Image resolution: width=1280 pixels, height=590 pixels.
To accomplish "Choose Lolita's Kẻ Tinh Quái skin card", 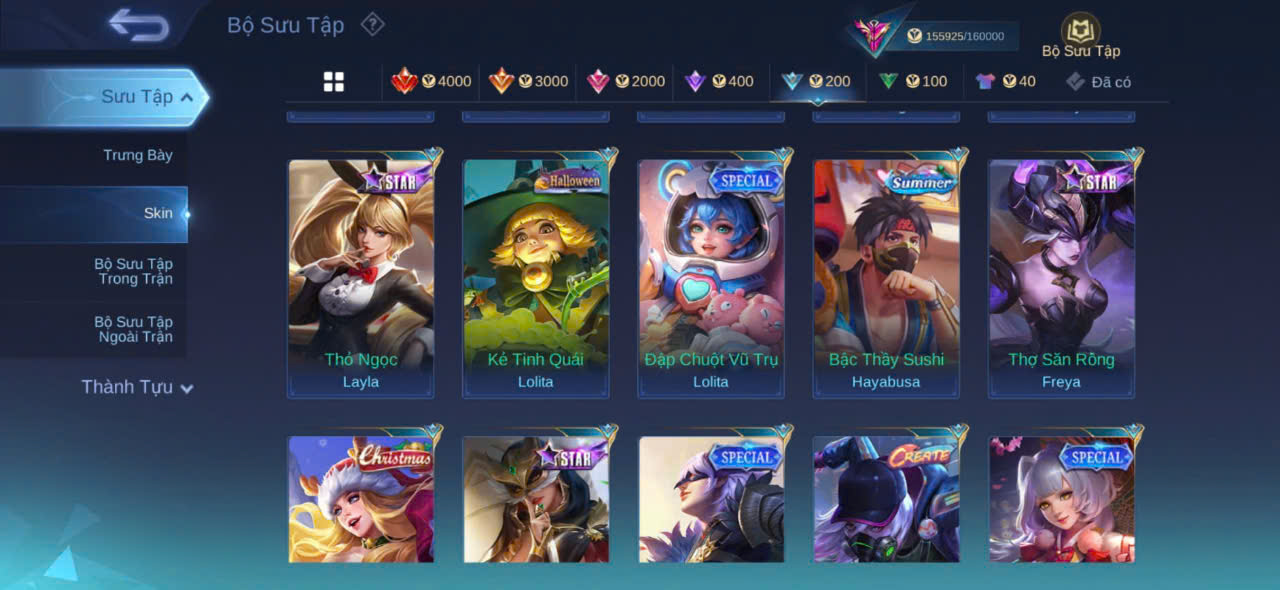I will click(536, 275).
